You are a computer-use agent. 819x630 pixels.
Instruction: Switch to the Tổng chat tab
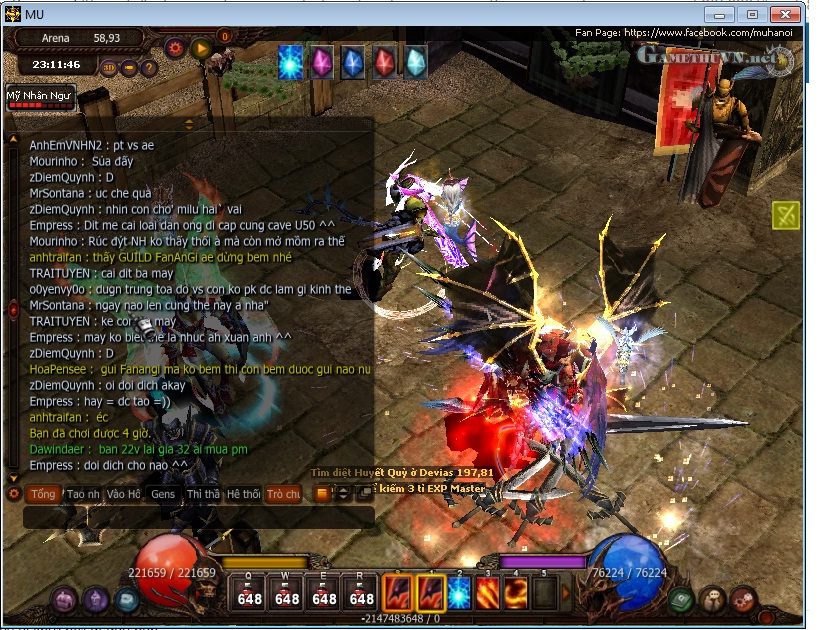[43, 494]
